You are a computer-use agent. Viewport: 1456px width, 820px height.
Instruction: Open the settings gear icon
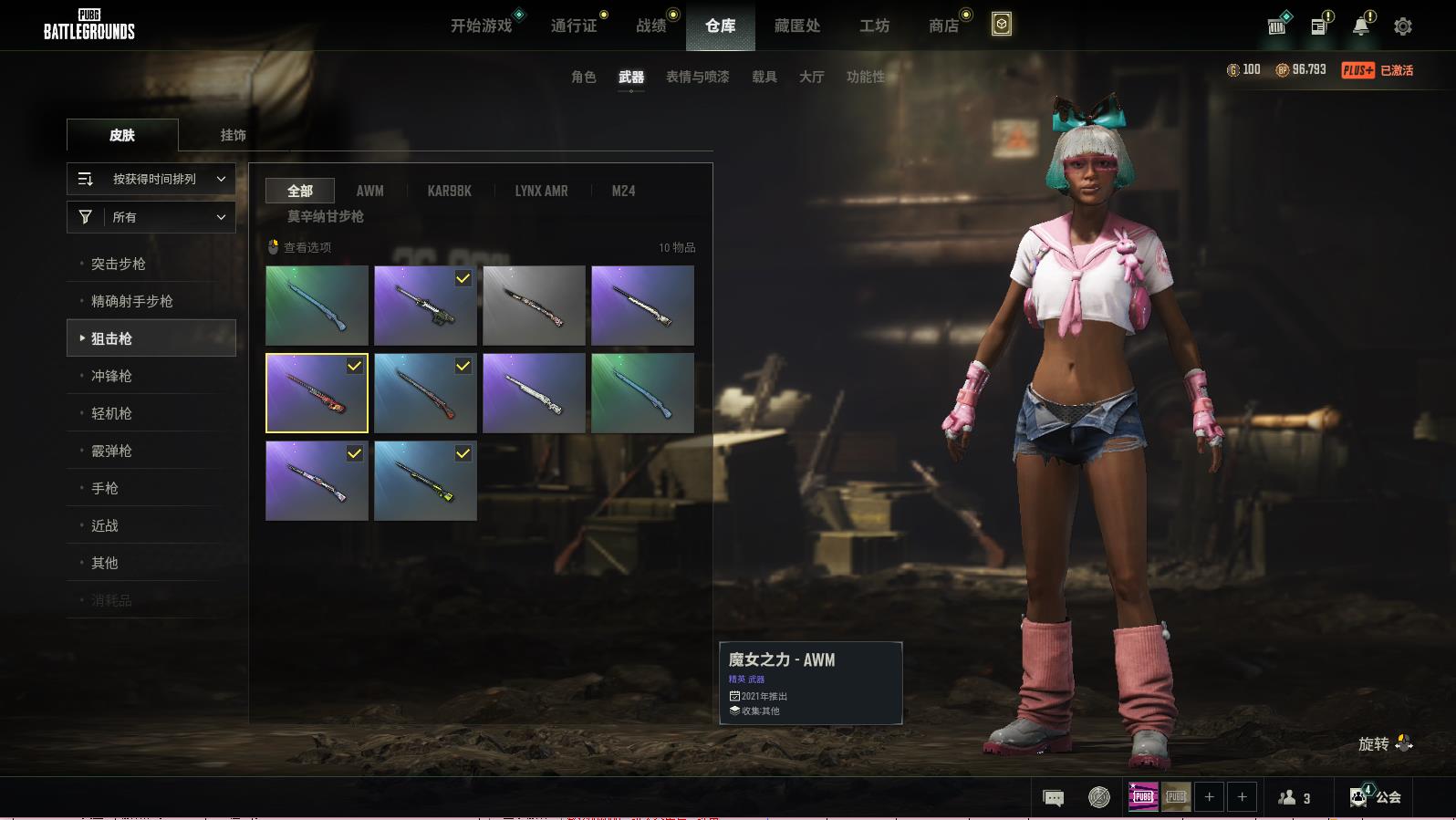[x=1402, y=26]
